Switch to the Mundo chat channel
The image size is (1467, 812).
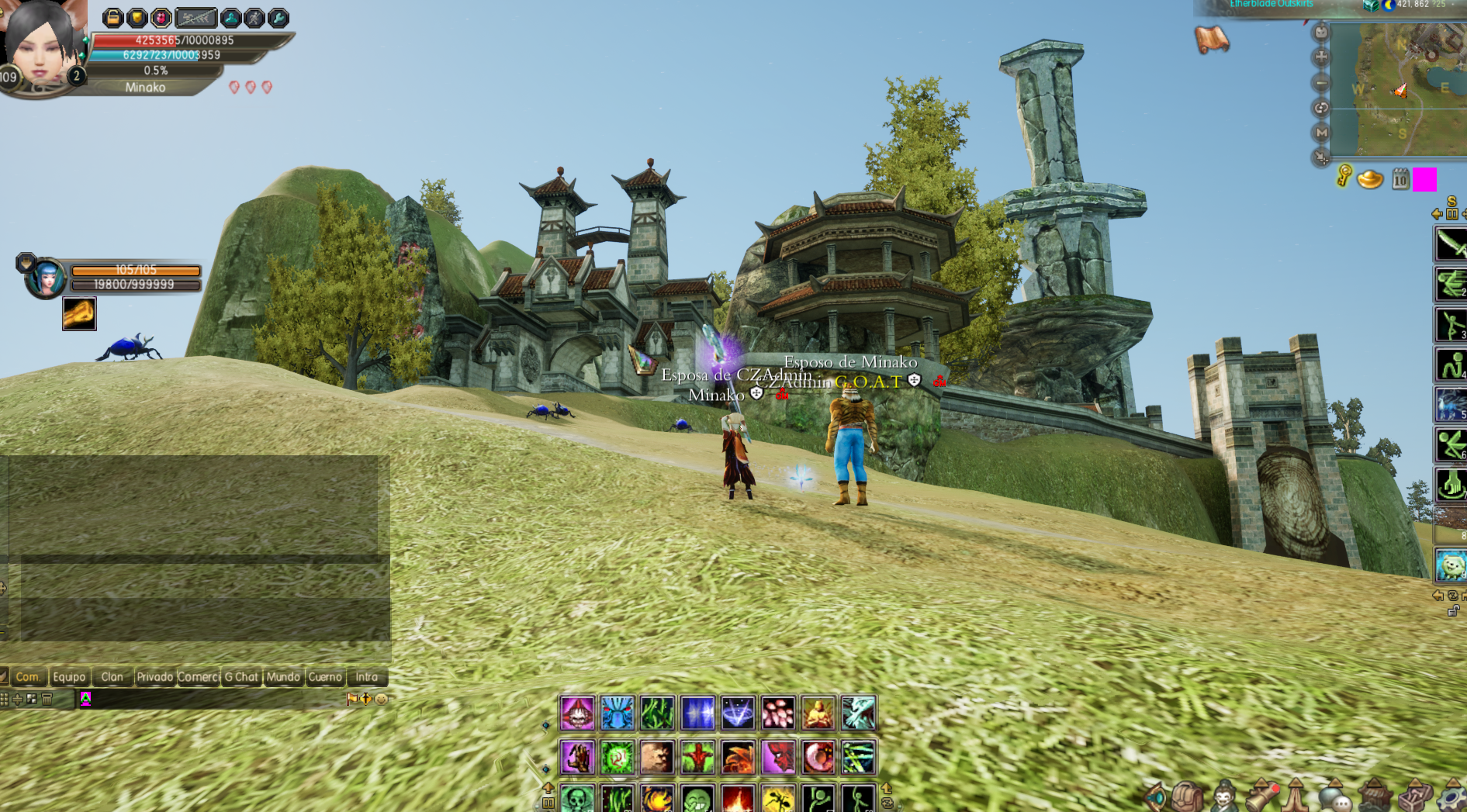tap(282, 677)
